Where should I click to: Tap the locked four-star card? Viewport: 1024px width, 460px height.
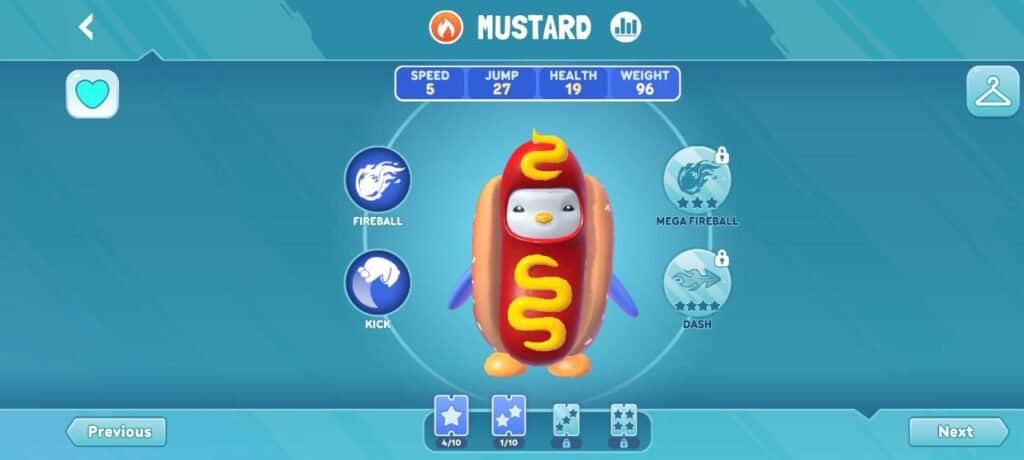coord(624,422)
